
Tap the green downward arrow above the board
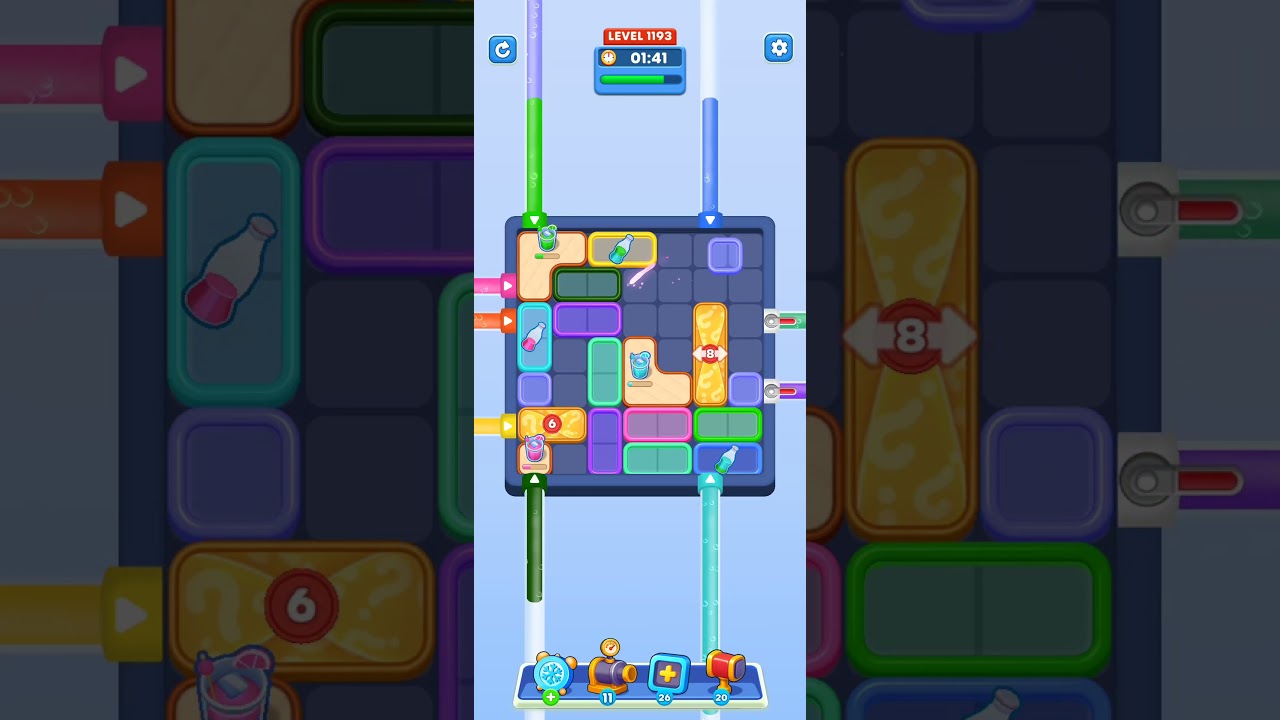(x=535, y=219)
